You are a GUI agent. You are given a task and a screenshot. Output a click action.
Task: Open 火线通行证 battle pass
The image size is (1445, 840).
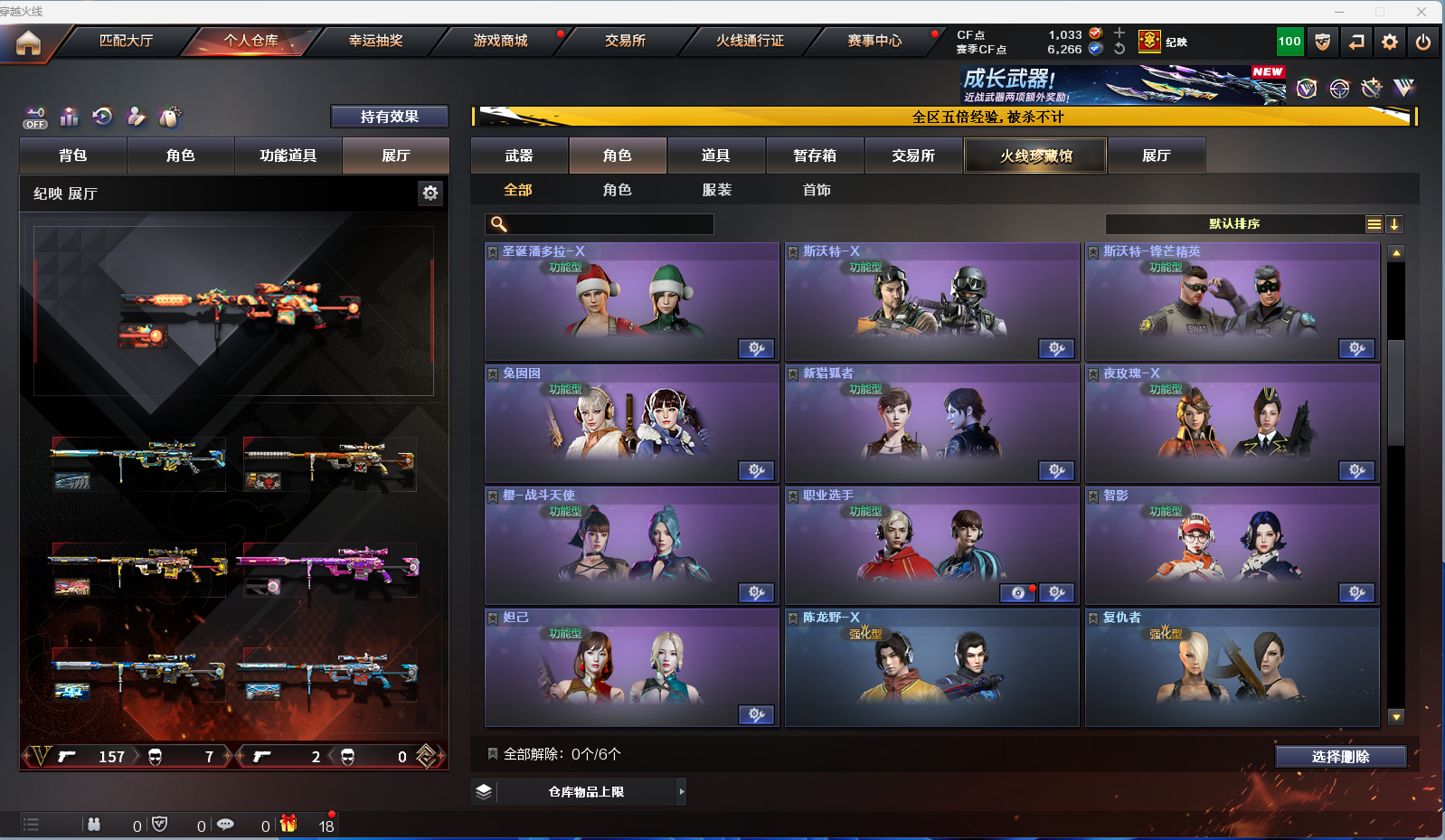[750, 41]
